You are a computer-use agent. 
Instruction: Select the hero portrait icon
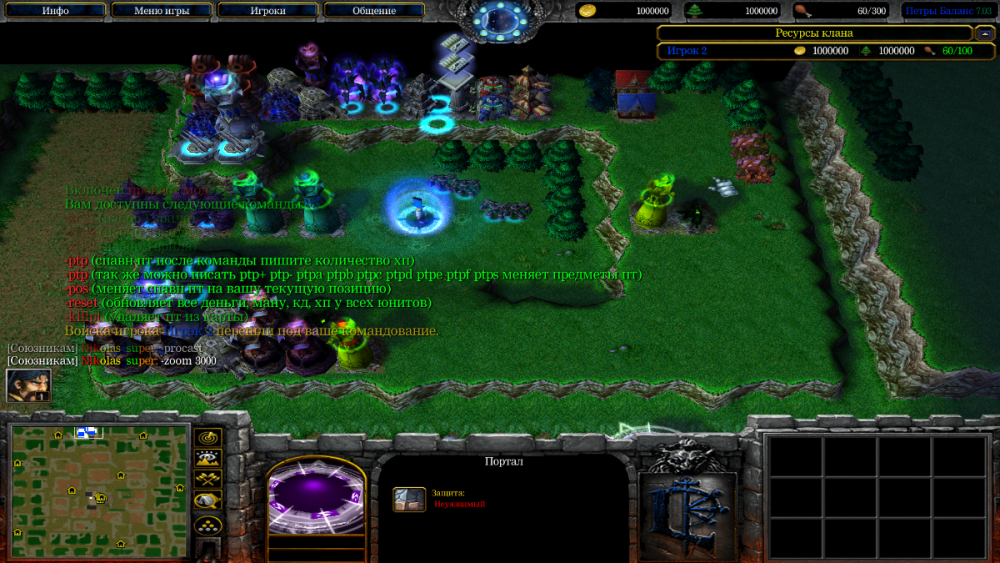tap(28, 385)
